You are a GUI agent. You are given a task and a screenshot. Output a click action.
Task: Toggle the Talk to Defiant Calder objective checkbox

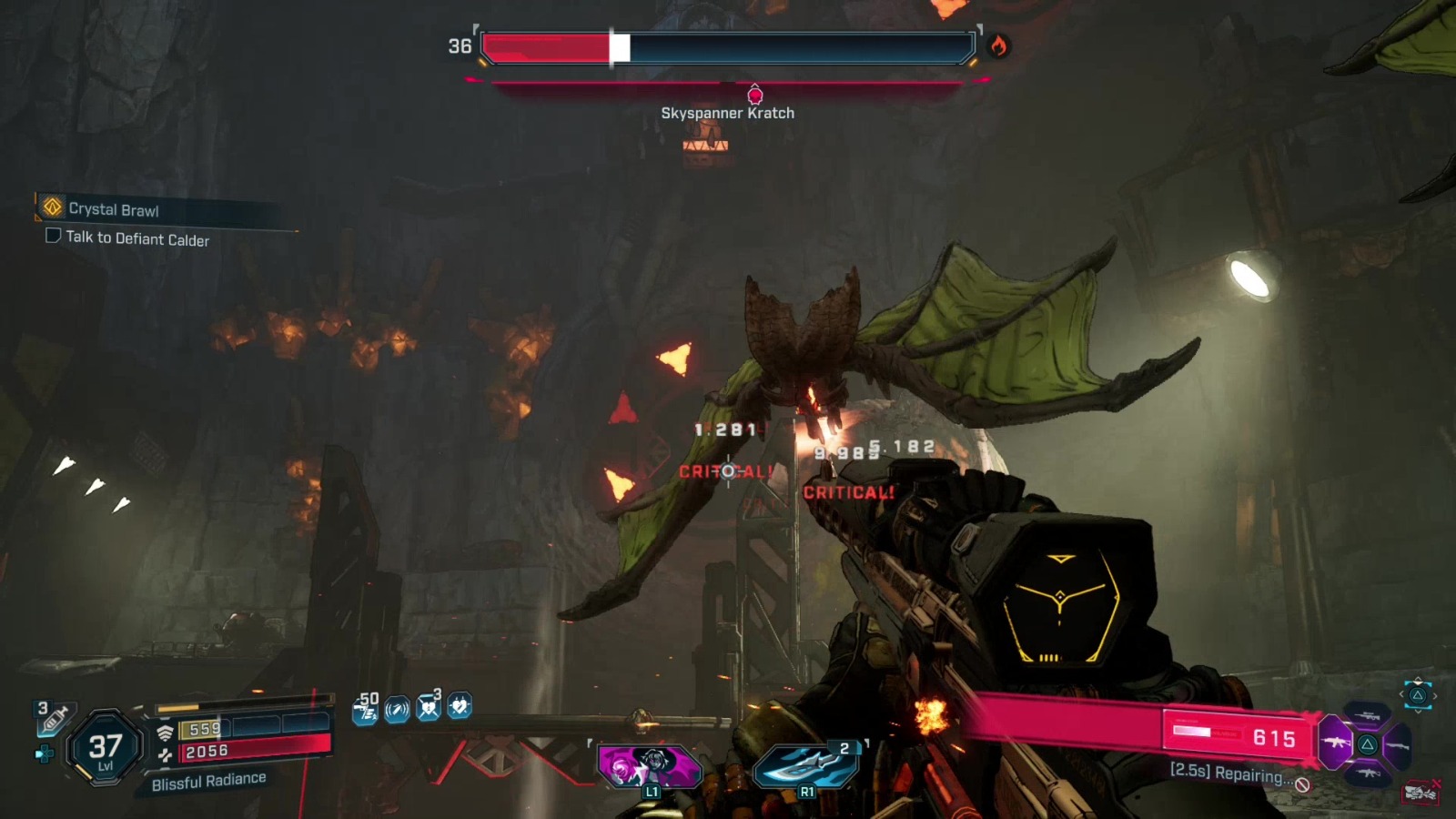tap(53, 236)
